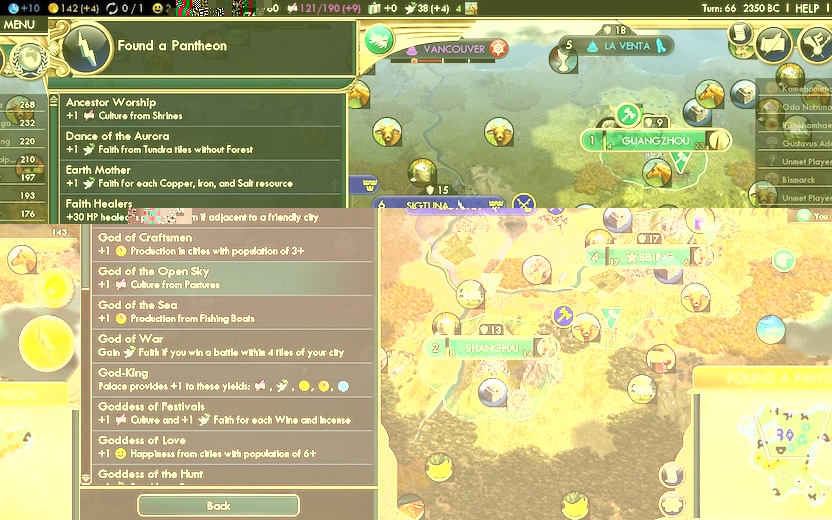Viewport: 832px width, 520px height.
Task: Click the Back button
Action: click(218, 506)
